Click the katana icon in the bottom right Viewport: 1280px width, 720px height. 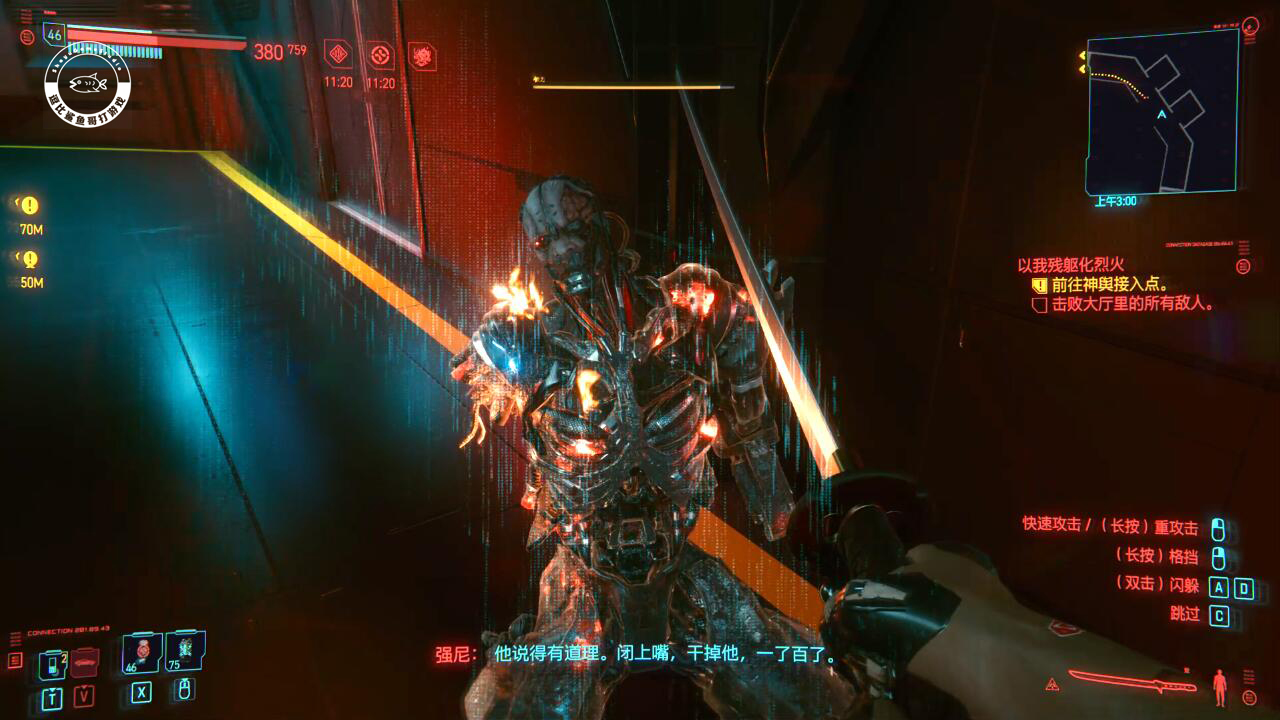click(1132, 681)
